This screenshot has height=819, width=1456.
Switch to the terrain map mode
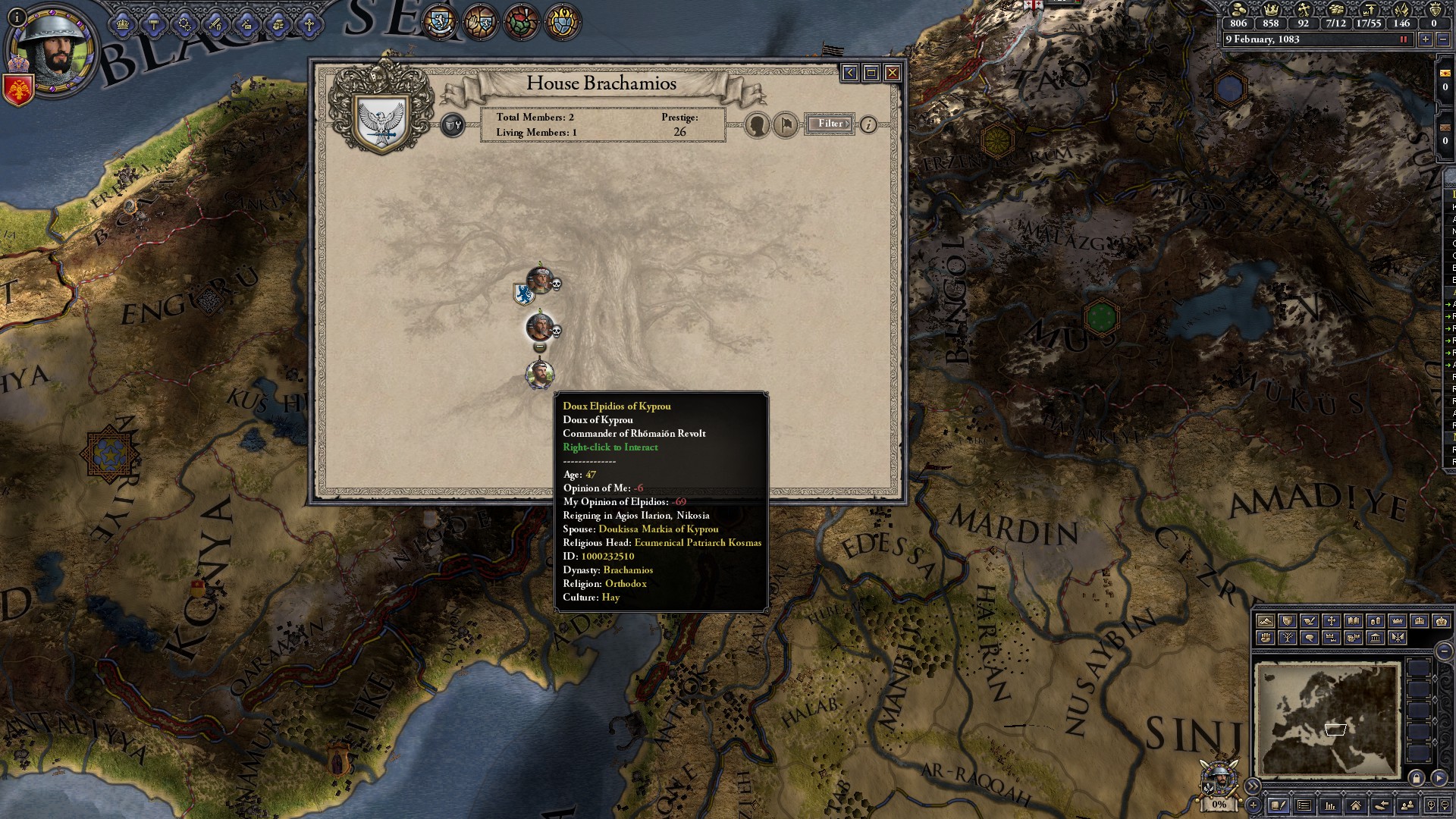(x=1265, y=621)
